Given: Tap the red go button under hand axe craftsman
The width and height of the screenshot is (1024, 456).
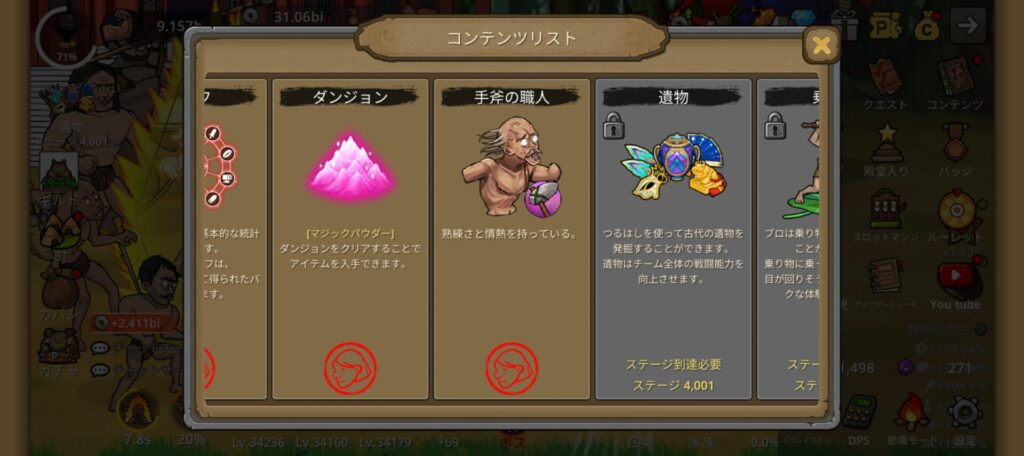Looking at the screenshot, I should 512,367.
